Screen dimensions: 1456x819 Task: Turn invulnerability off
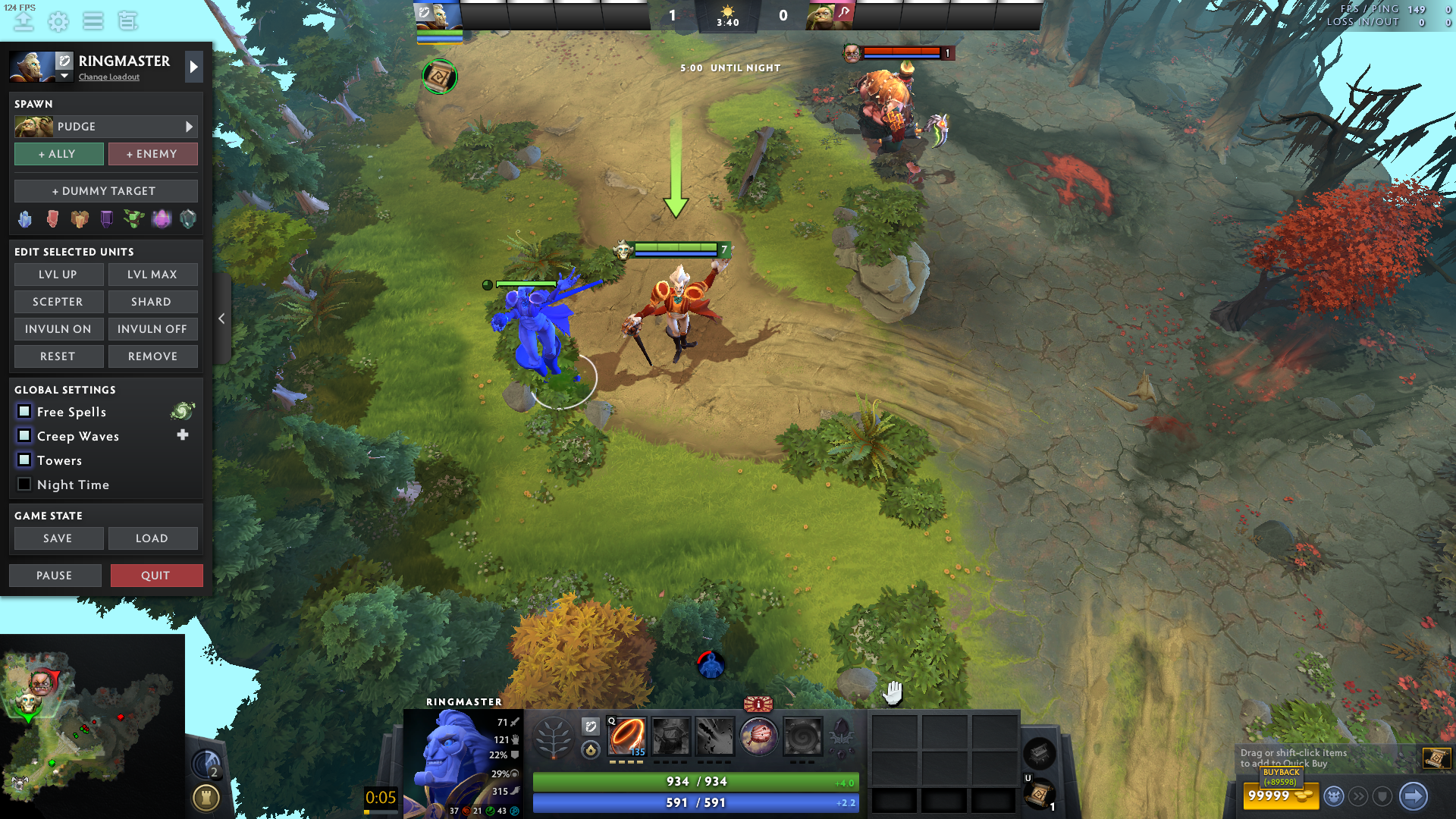pos(152,329)
